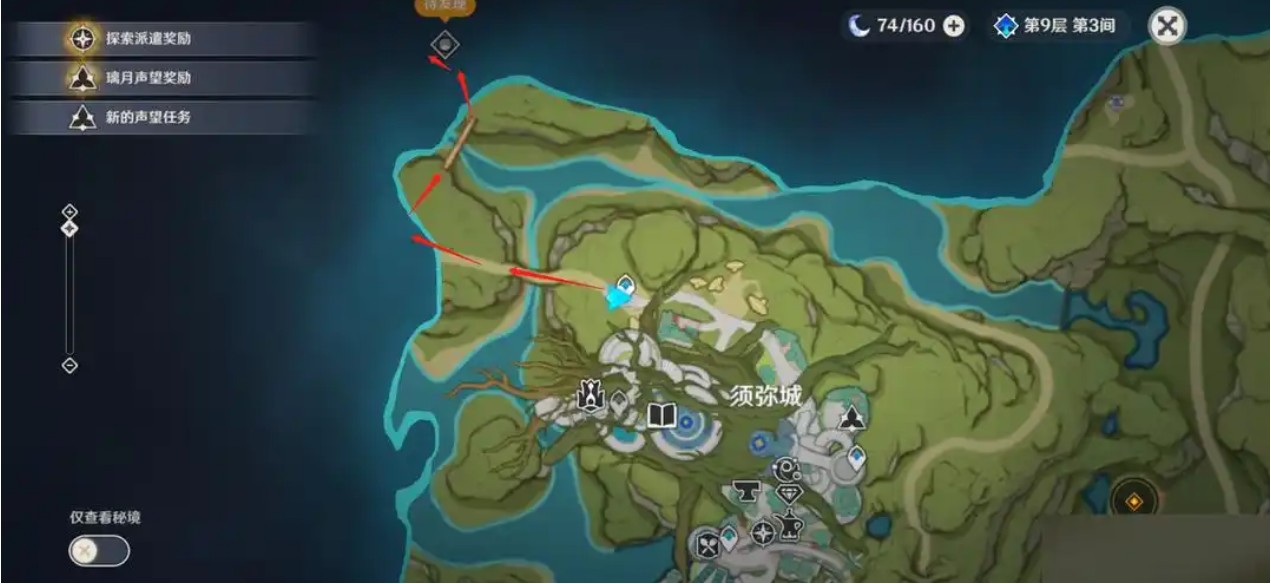Close the map with the X button

1167,26
